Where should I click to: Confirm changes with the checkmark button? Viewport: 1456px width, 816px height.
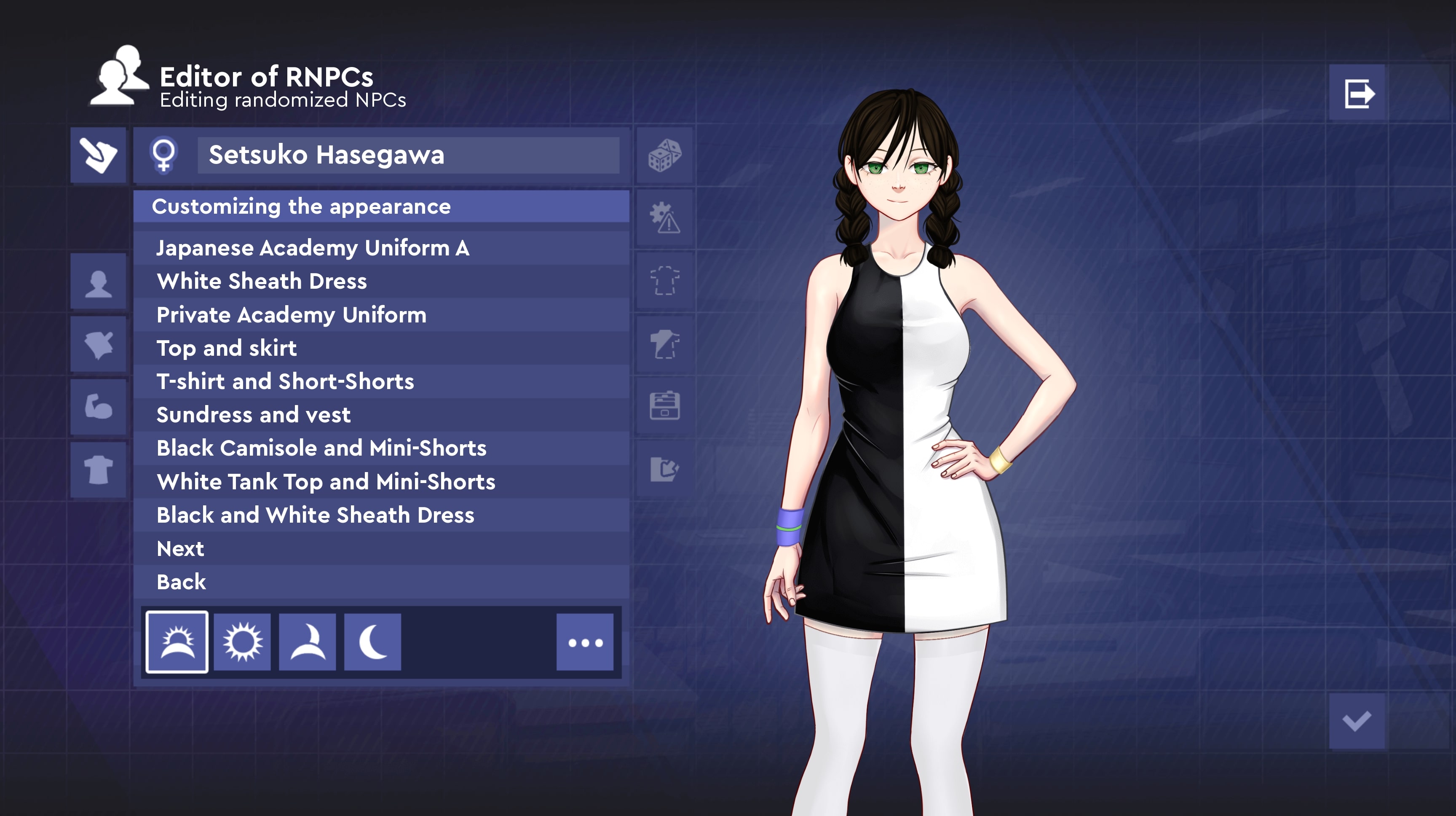1357,721
